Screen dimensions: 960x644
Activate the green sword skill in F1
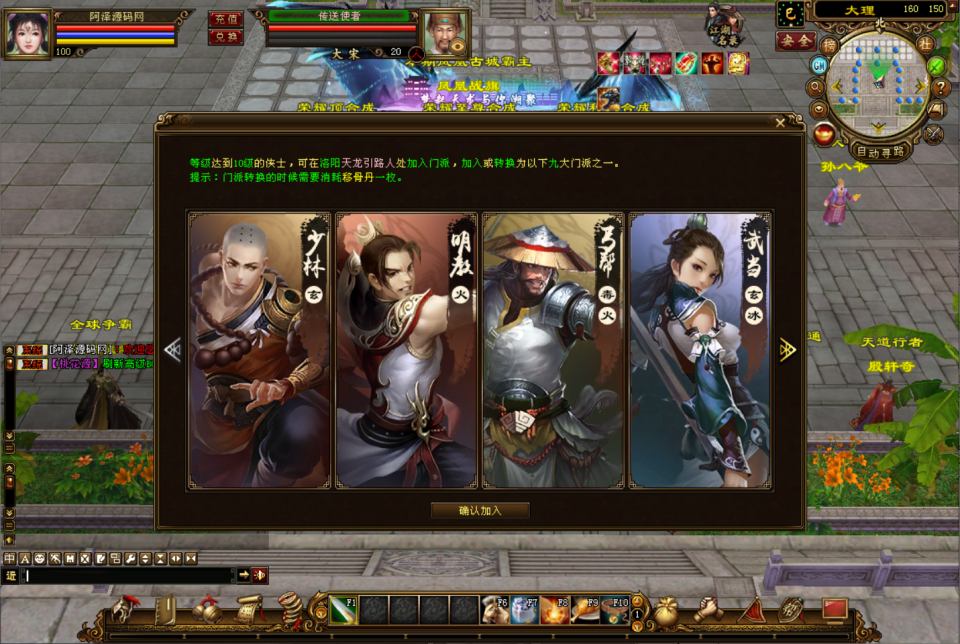(343, 609)
